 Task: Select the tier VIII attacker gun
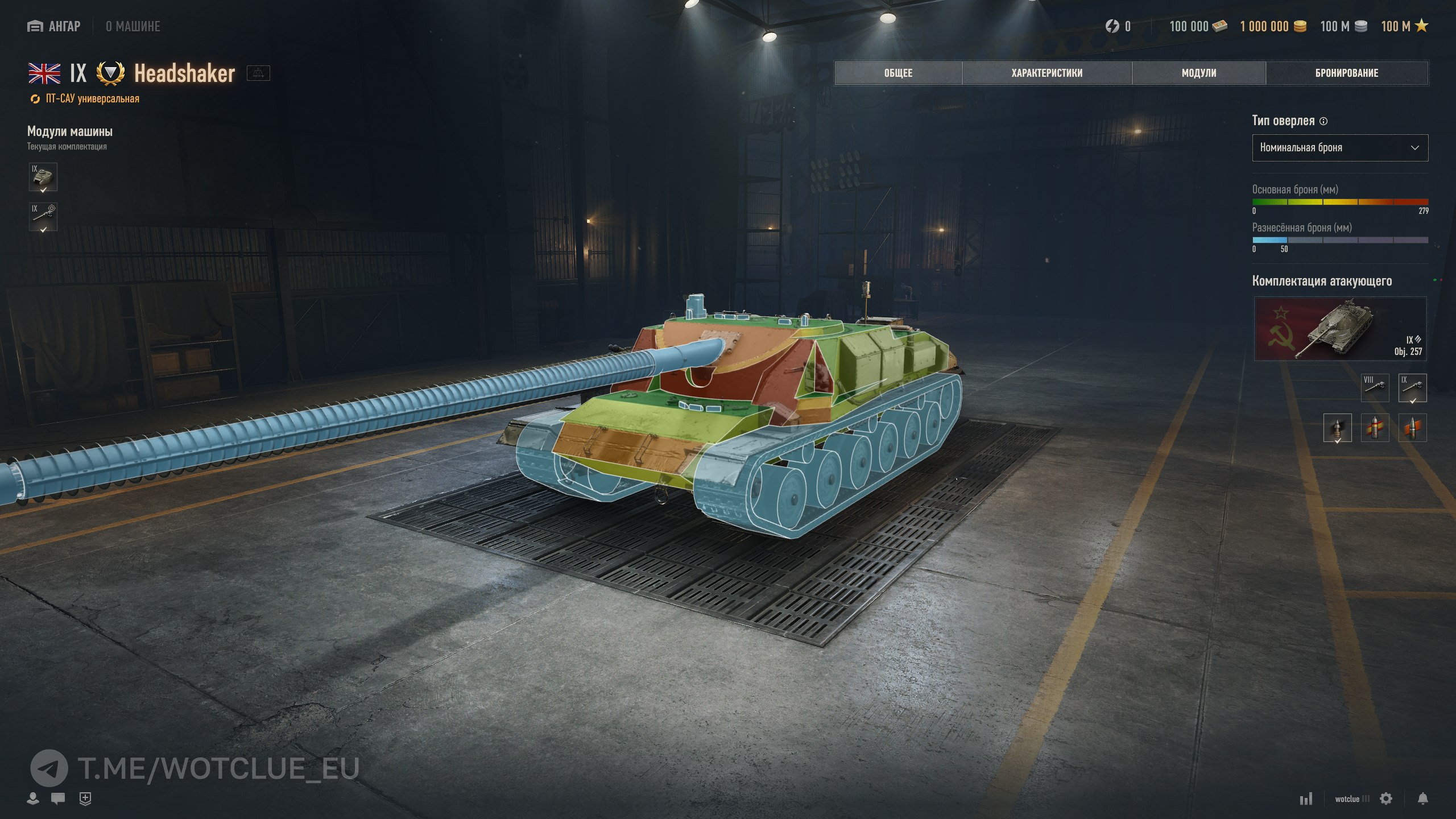(1375, 387)
